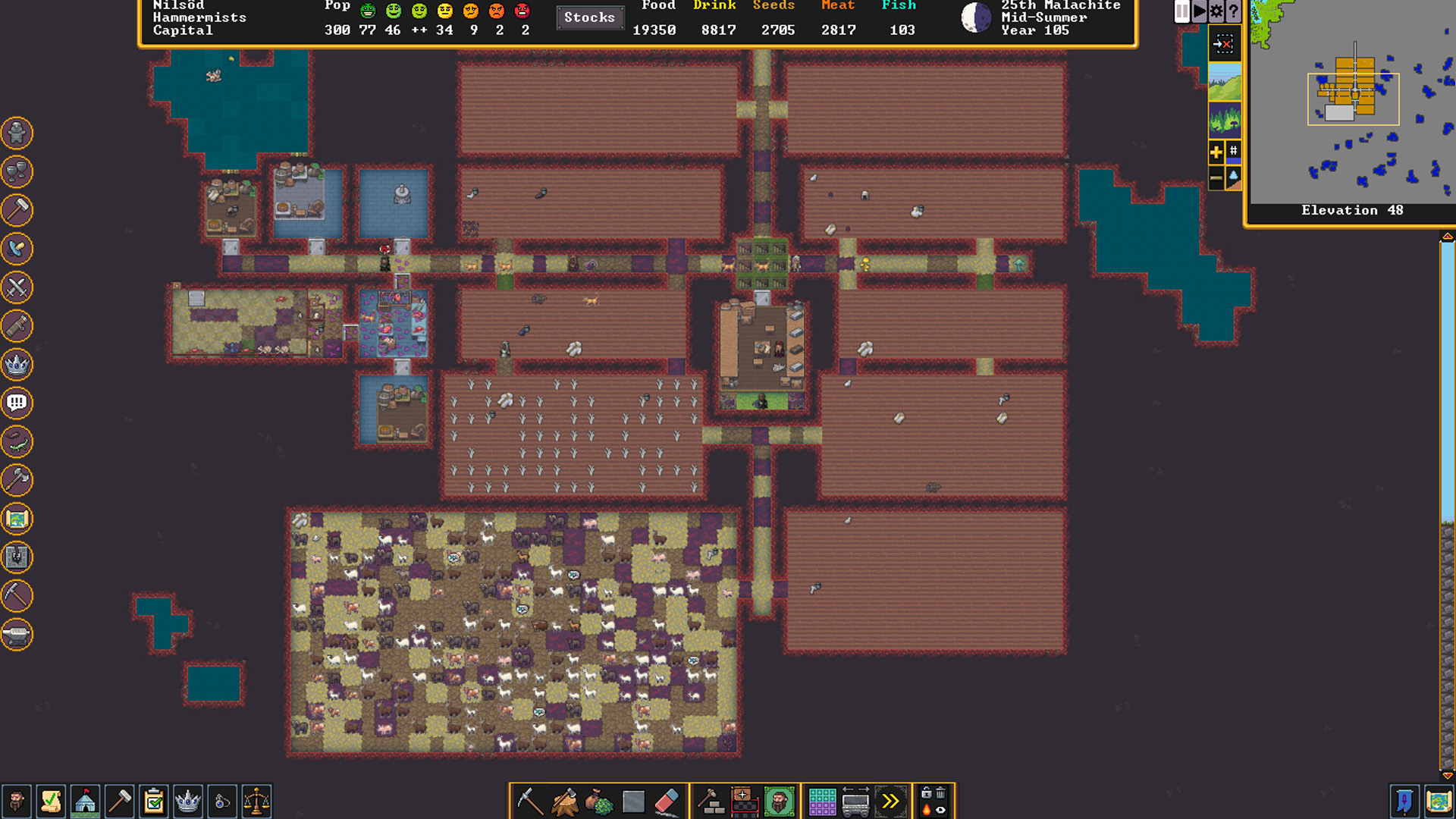1456x819 pixels.
Task: Open the Stocks screen
Action: pos(589,17)
